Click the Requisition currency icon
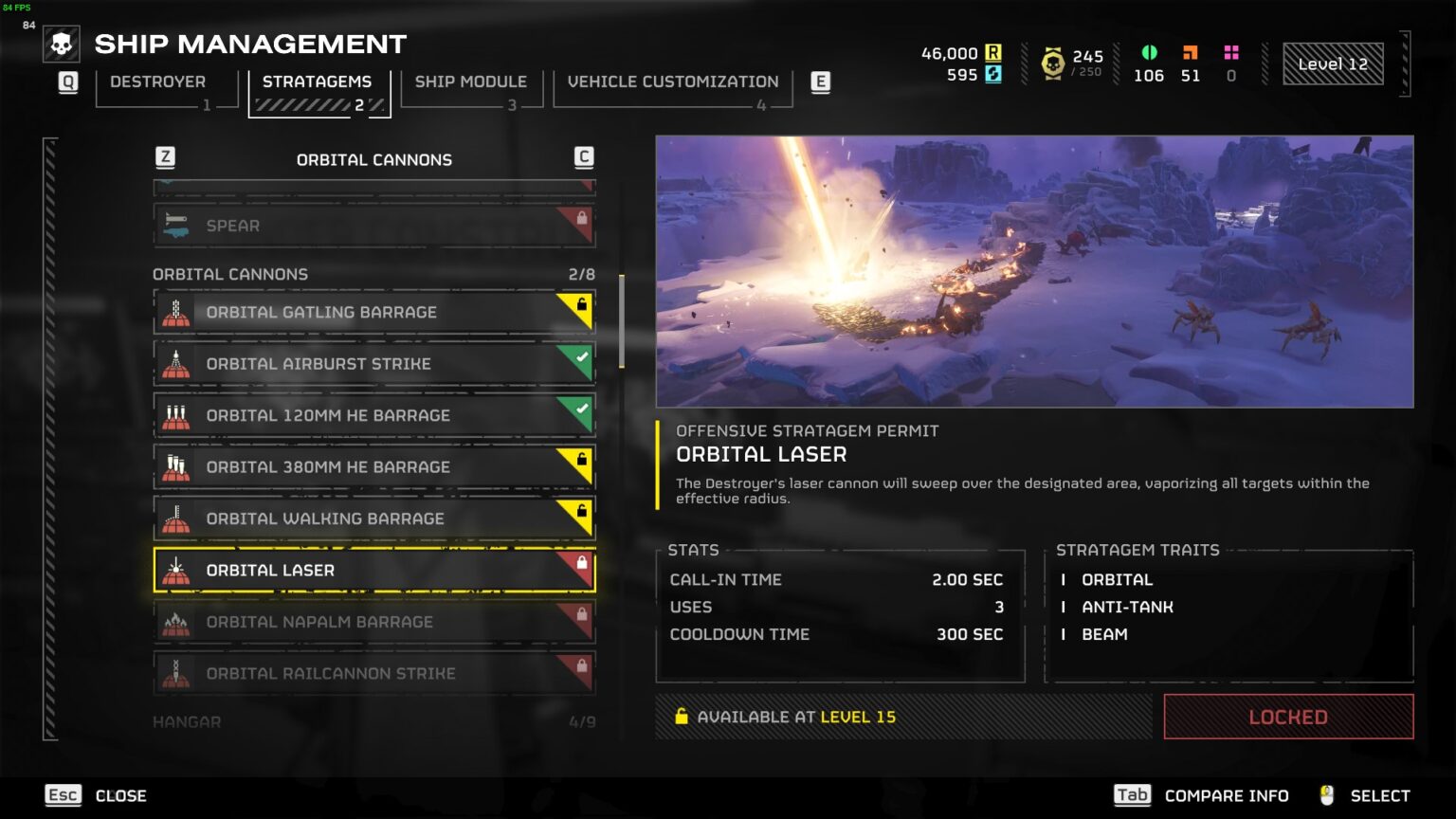 (993, 53)
